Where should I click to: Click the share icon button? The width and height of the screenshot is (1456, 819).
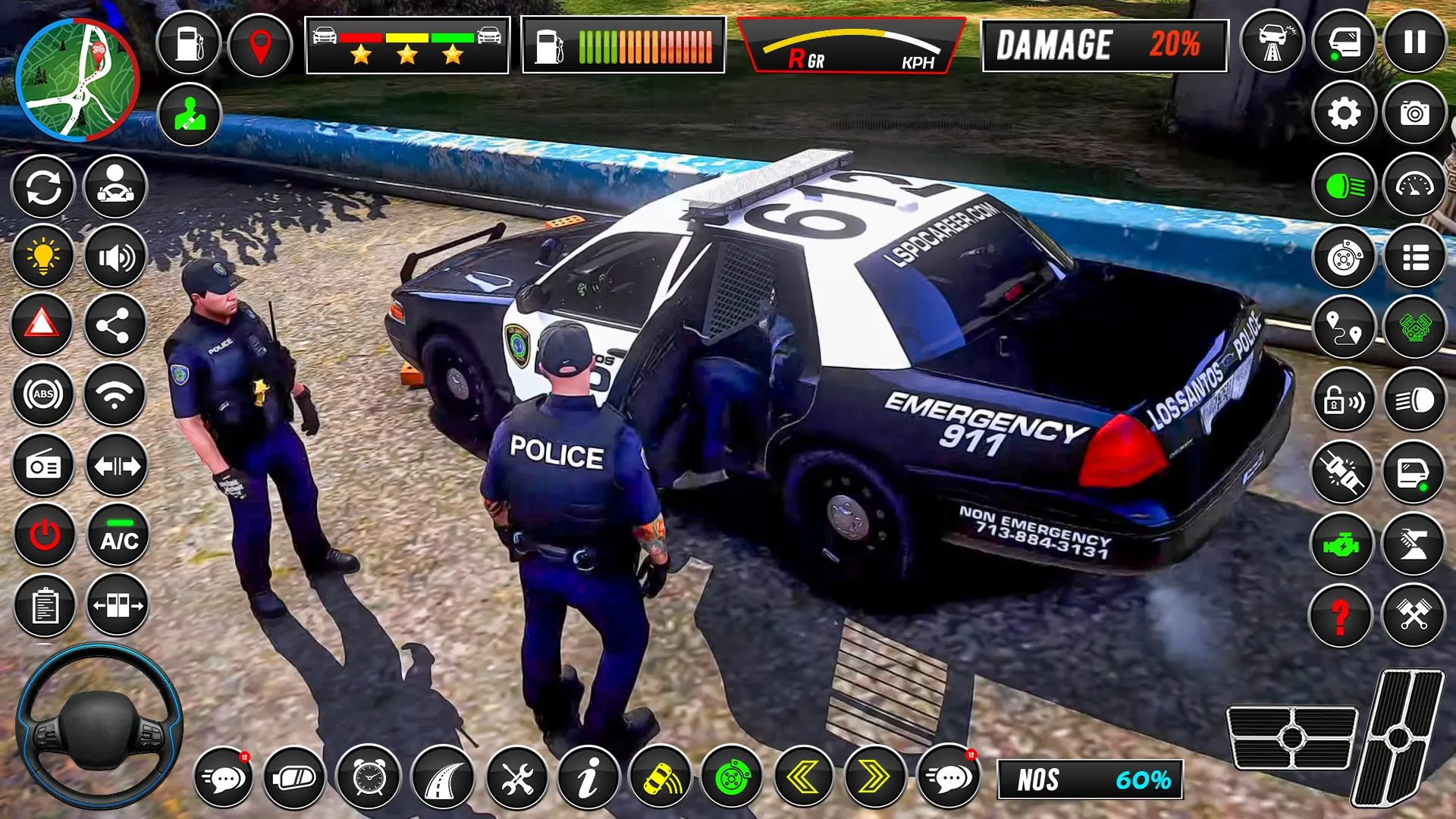115,326
